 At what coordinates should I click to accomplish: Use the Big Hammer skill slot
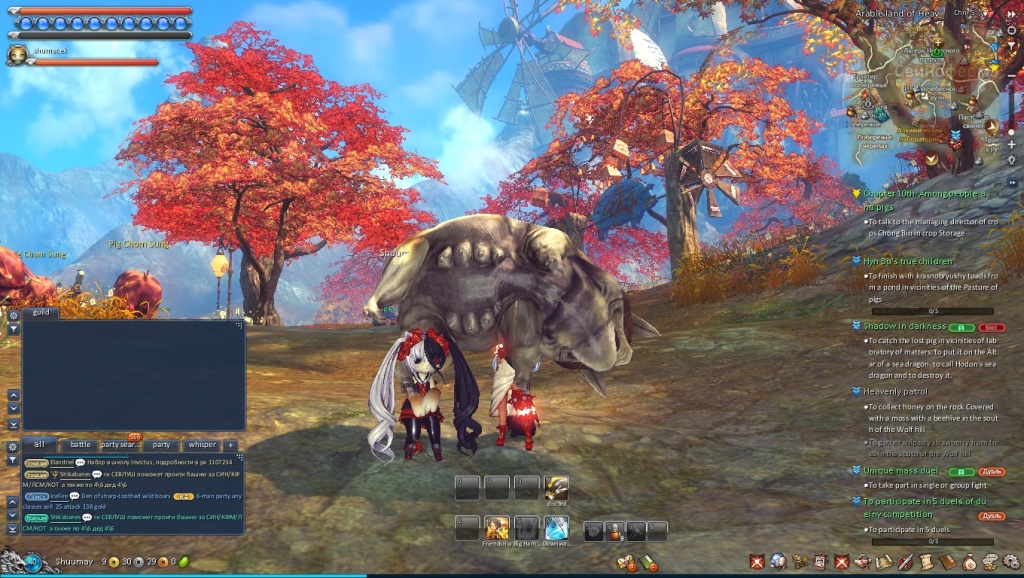click(527, 527)
